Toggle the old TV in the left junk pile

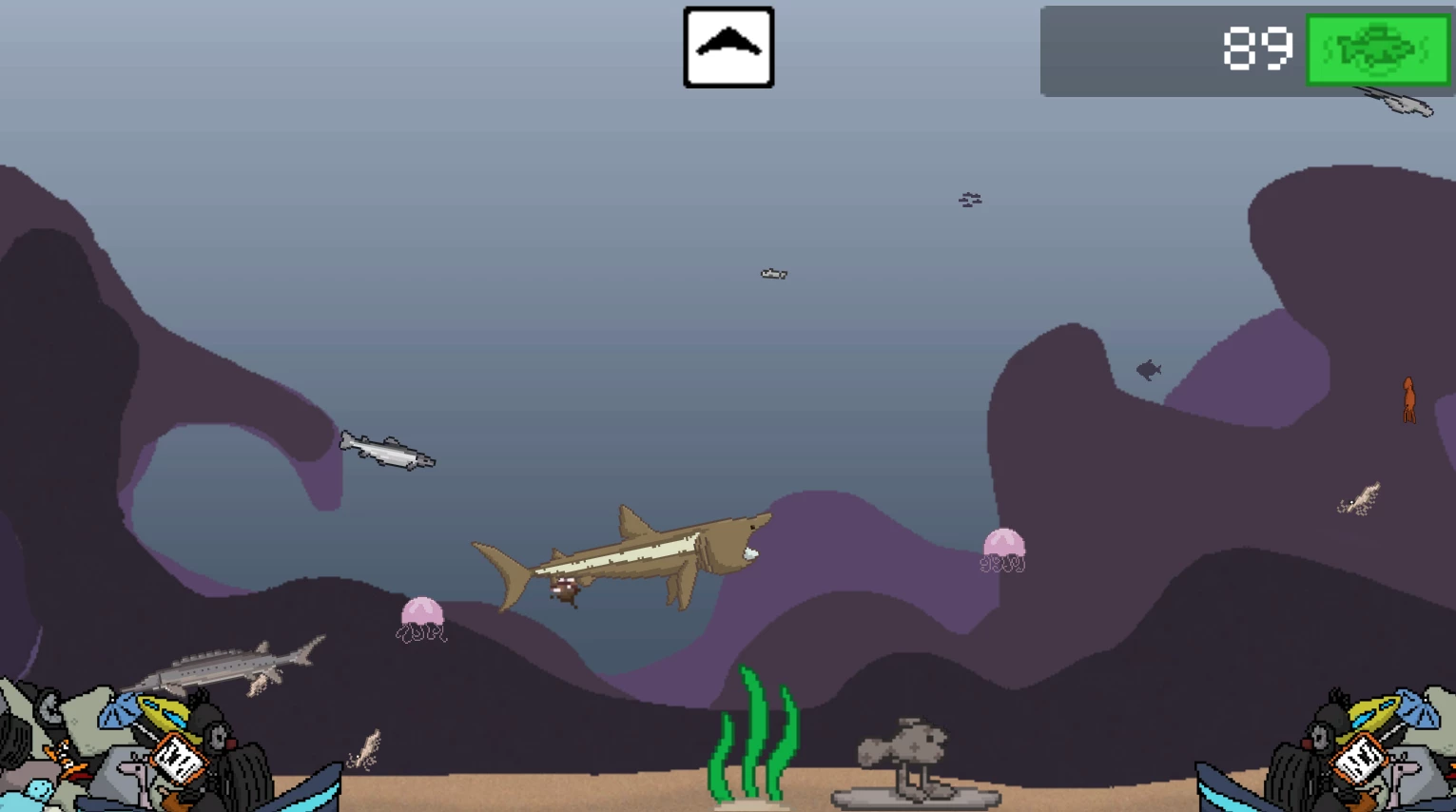click(x=179, y=761)
